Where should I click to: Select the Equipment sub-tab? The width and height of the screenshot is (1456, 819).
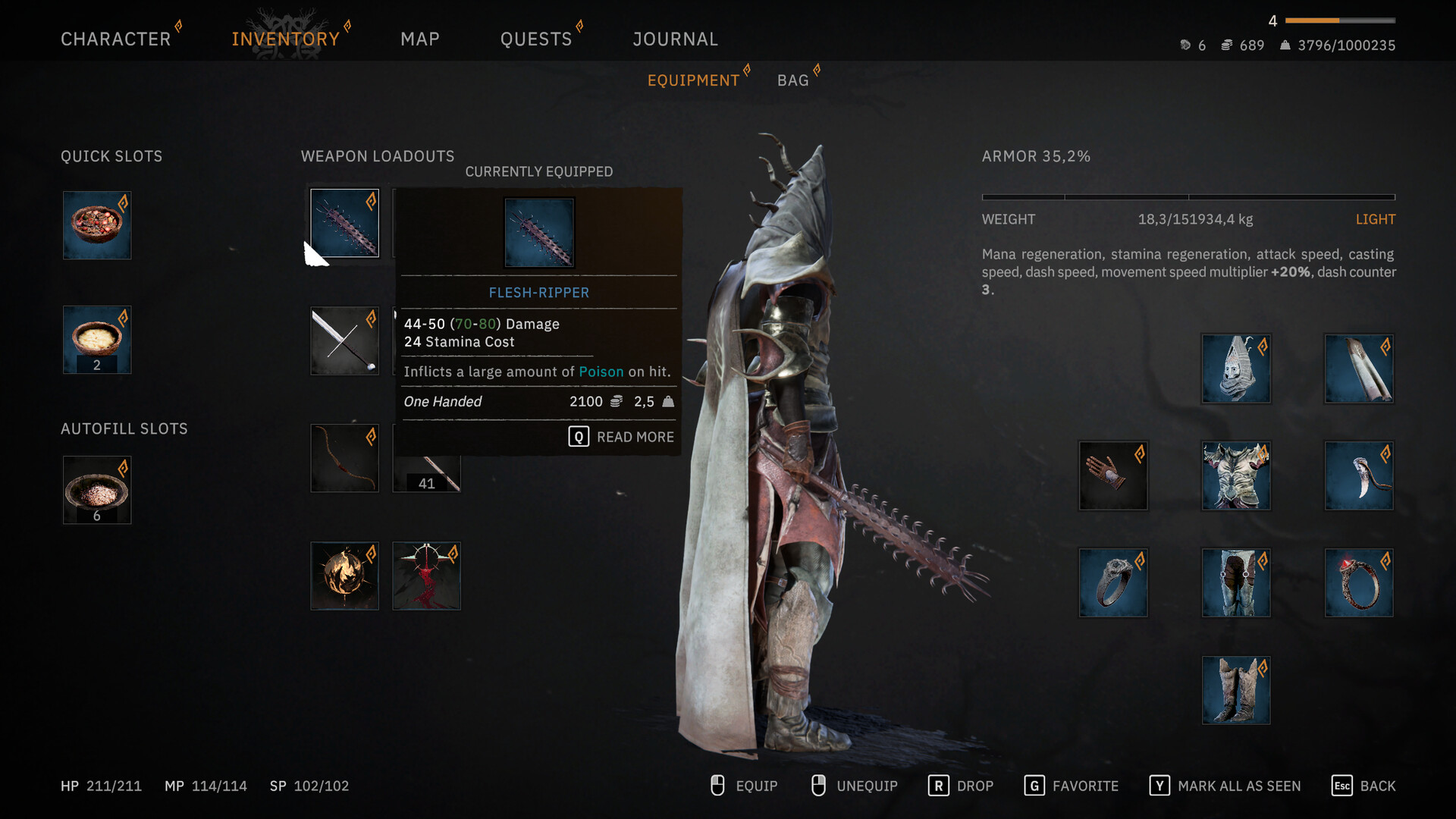pos(693,80)
